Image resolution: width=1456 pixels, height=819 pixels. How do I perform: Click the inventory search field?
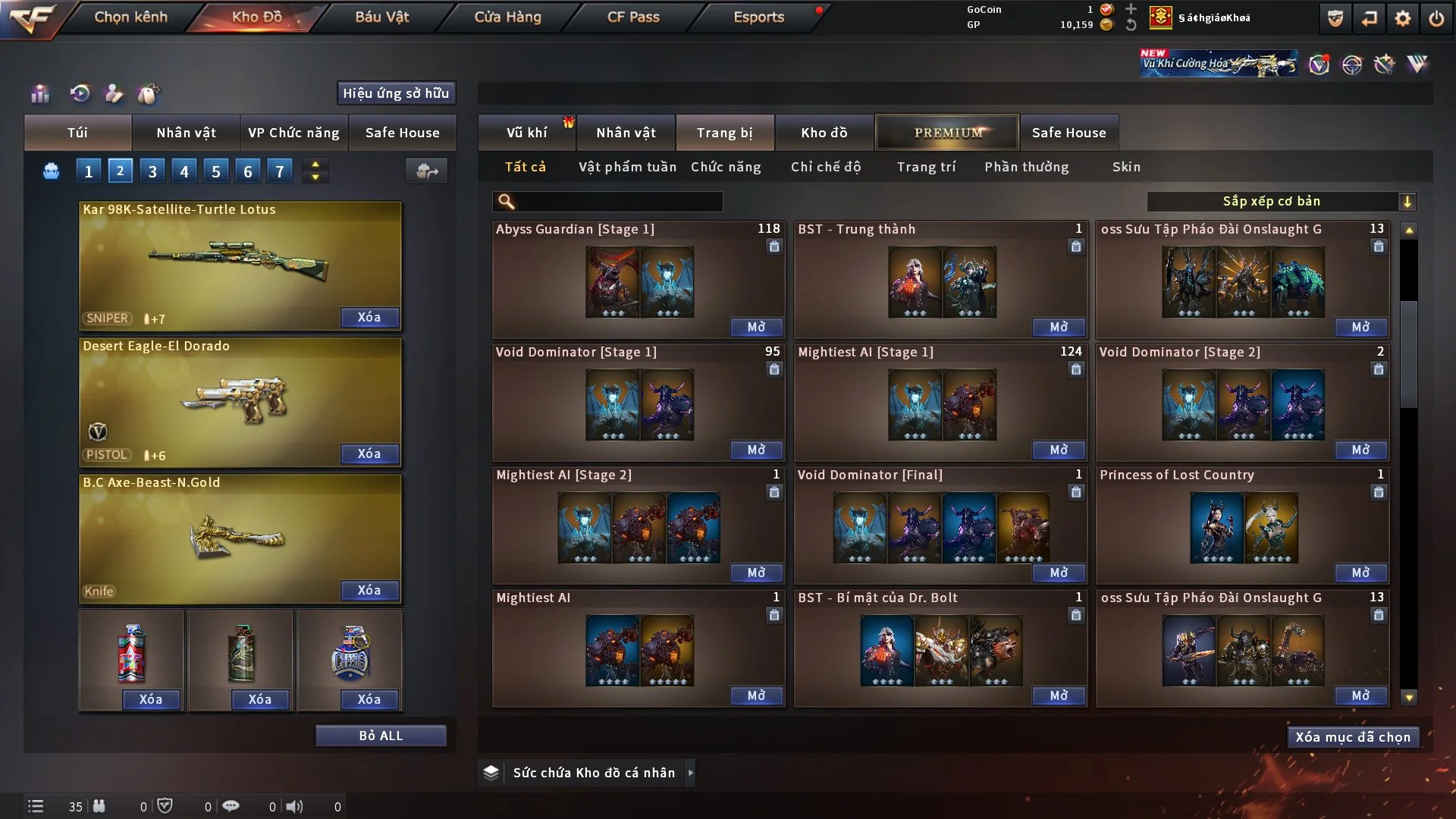point(618,201)
